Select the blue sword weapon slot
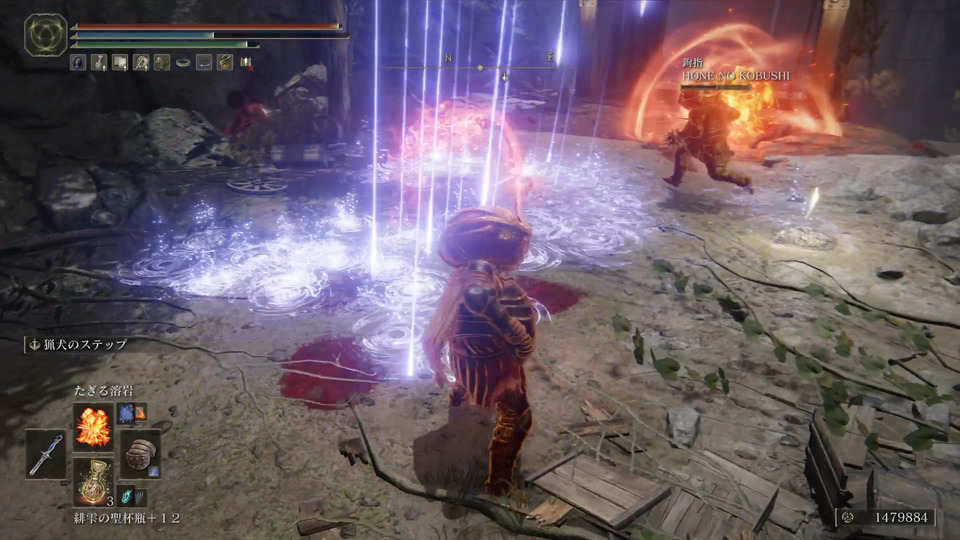Image resolution: width=960 pixels, height=540 pixels. 45,453
